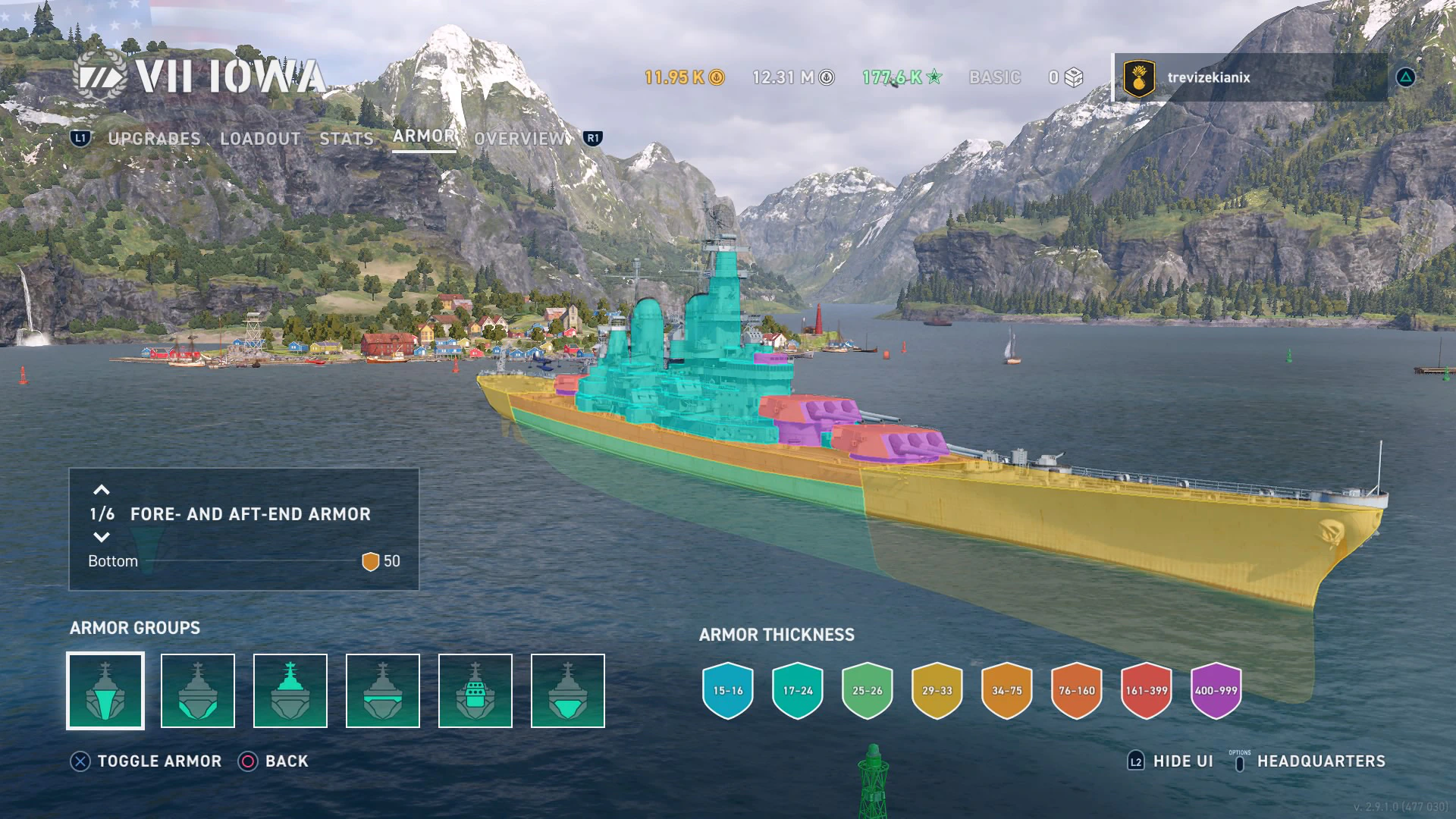Viewport: 1456px width, 819px height.
Task: Go to the Stats tab
Action: coord(347,139)
